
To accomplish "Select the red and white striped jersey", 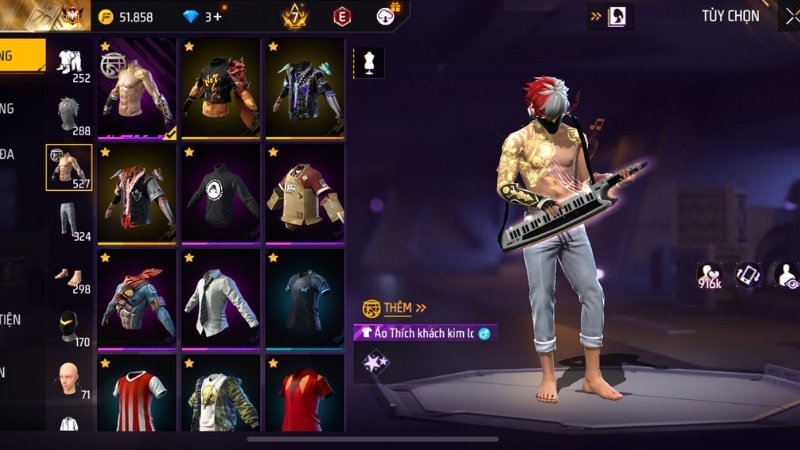I will (x=137, y=393).
